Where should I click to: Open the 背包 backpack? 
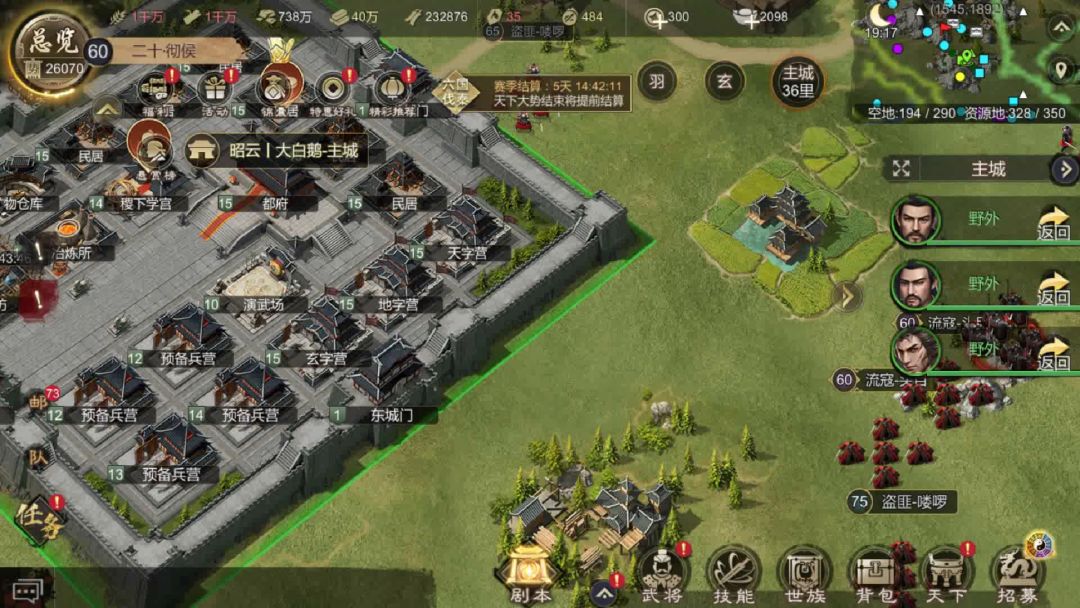click(x=874, y=574)
